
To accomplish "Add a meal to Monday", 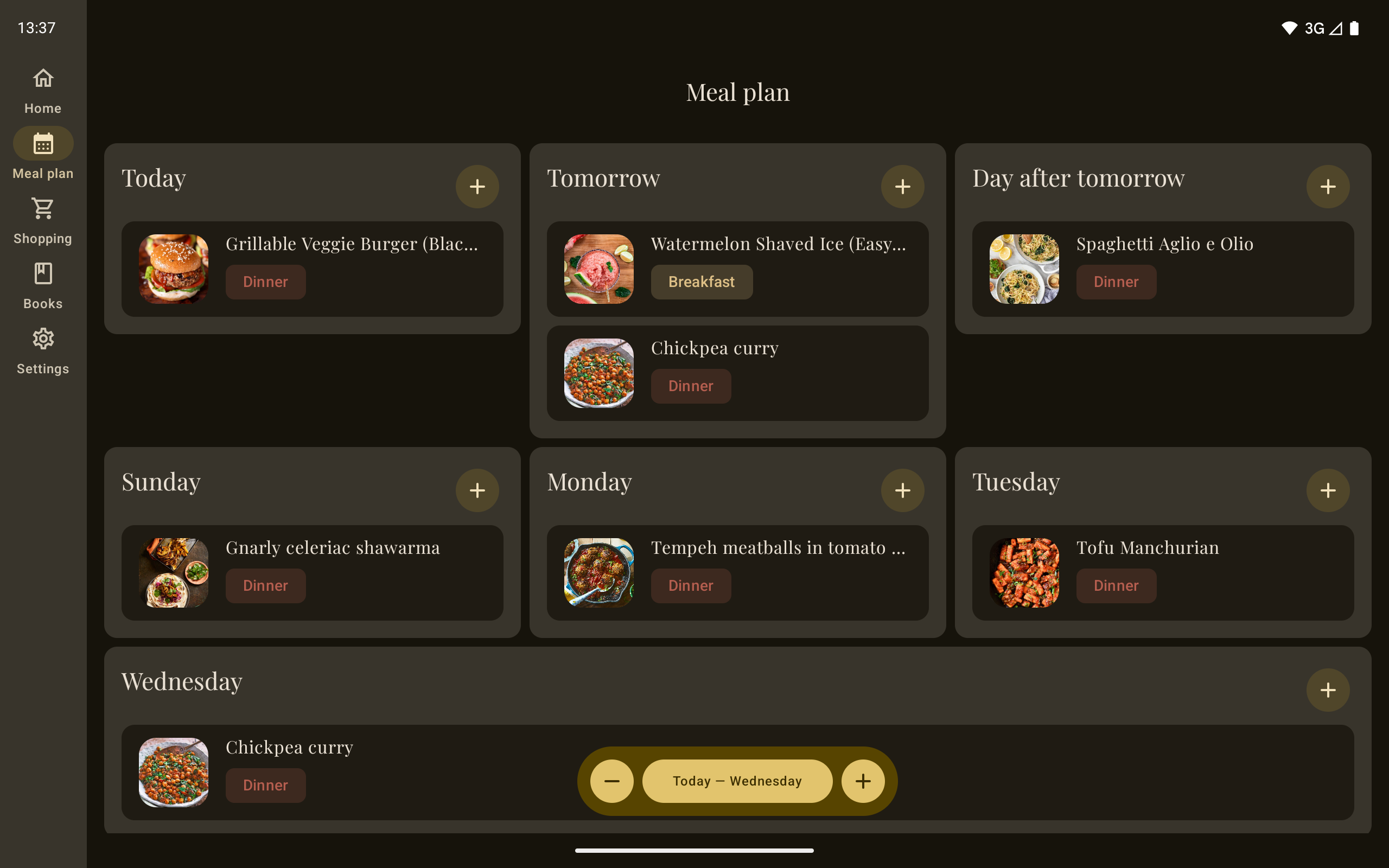I will [902, 490].
